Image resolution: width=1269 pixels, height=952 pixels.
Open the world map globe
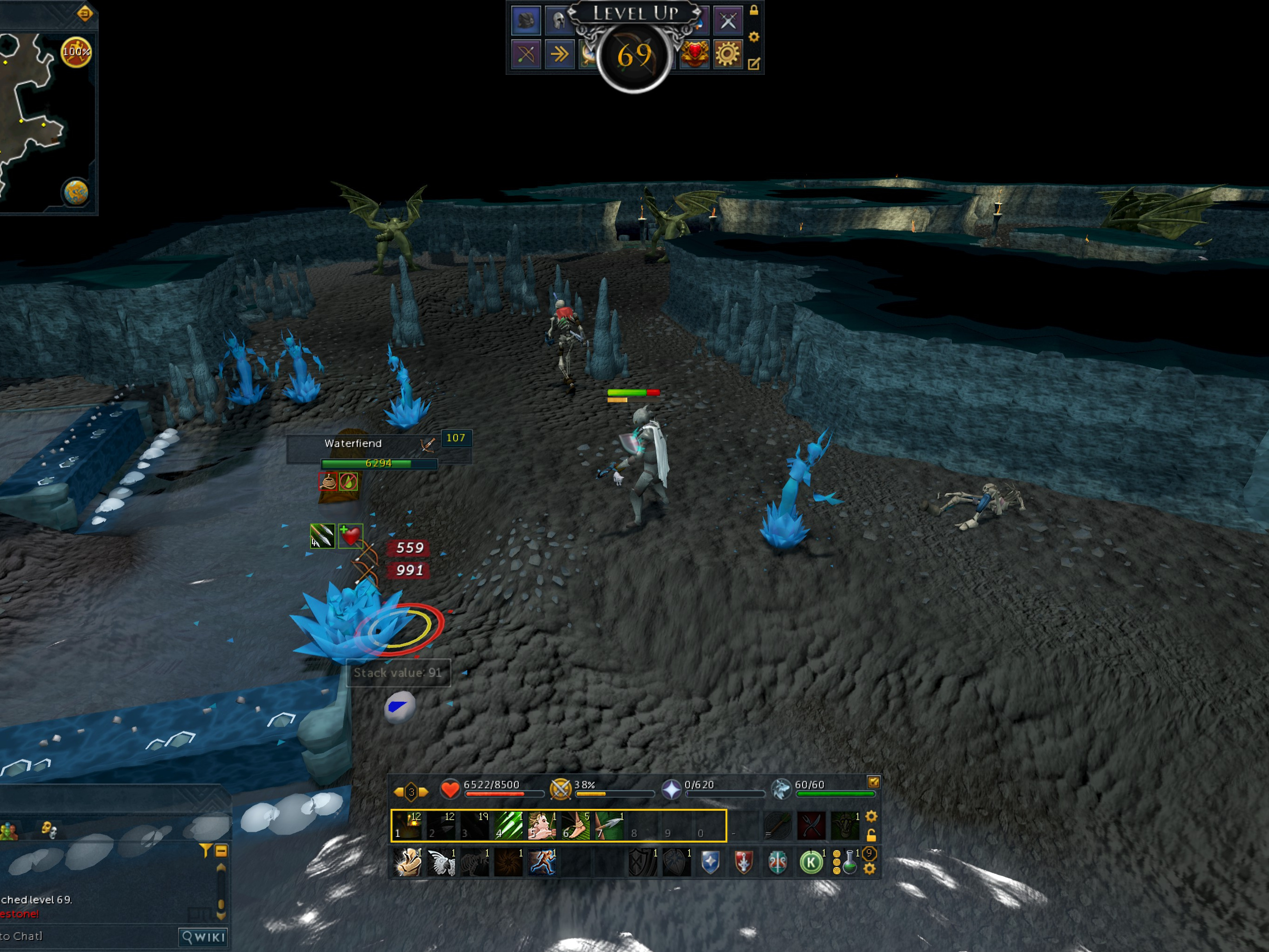(76, 192)
